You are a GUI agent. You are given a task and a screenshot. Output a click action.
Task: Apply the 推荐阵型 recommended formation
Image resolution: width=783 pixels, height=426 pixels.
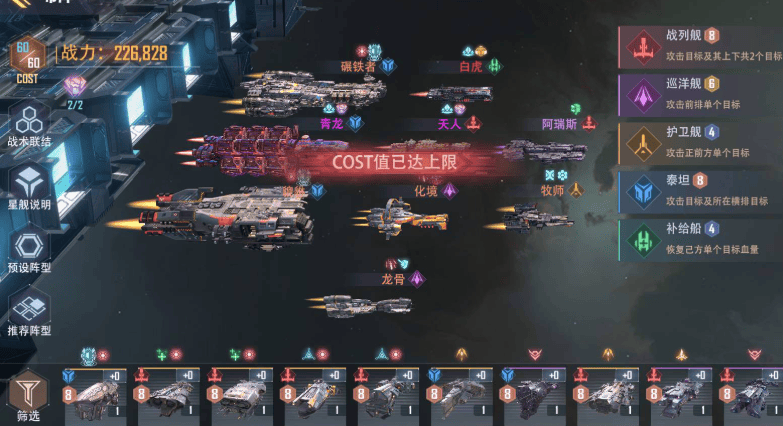(29, 312)
